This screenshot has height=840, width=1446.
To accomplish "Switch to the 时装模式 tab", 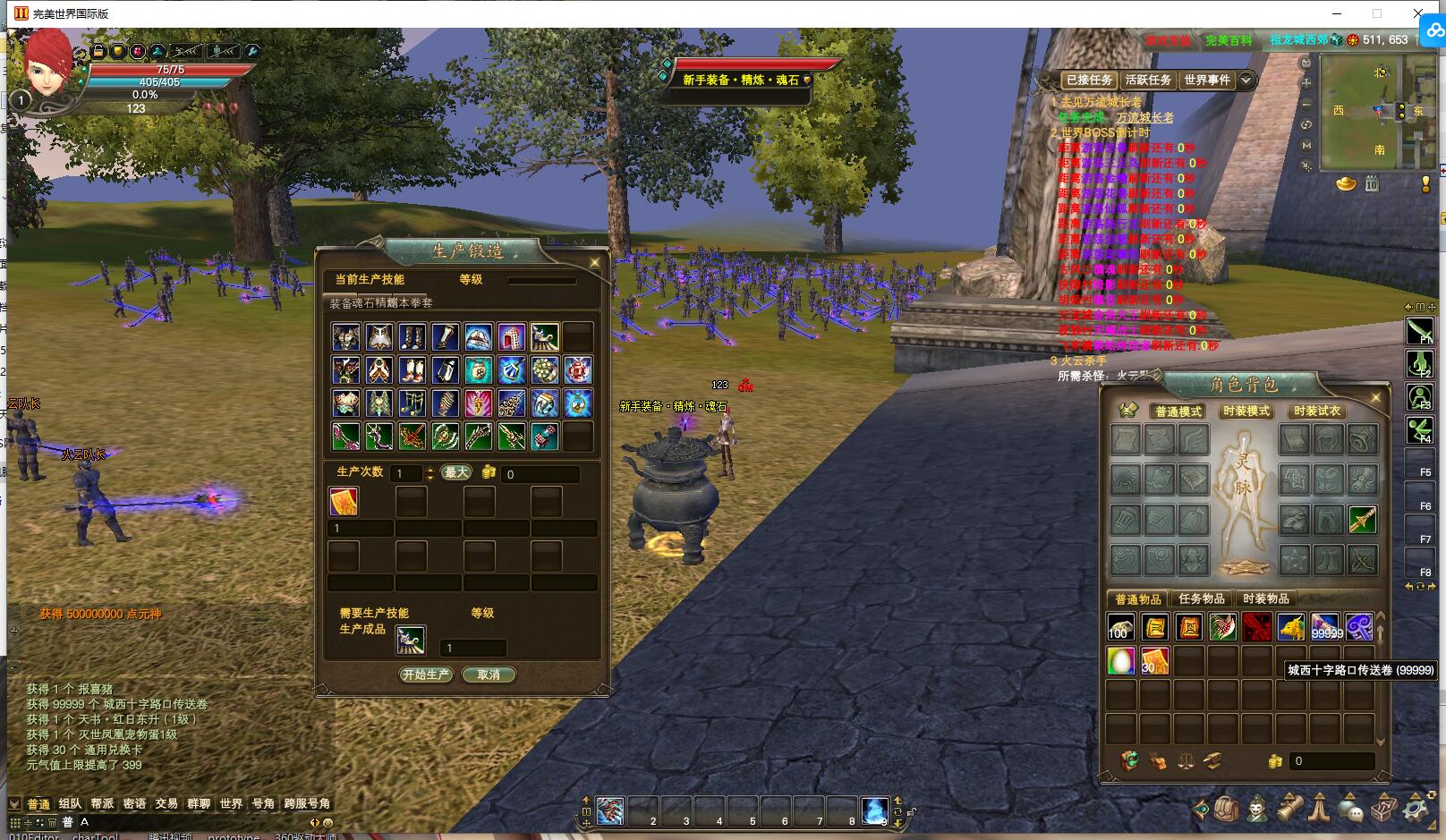I will tap(1246, 411).
